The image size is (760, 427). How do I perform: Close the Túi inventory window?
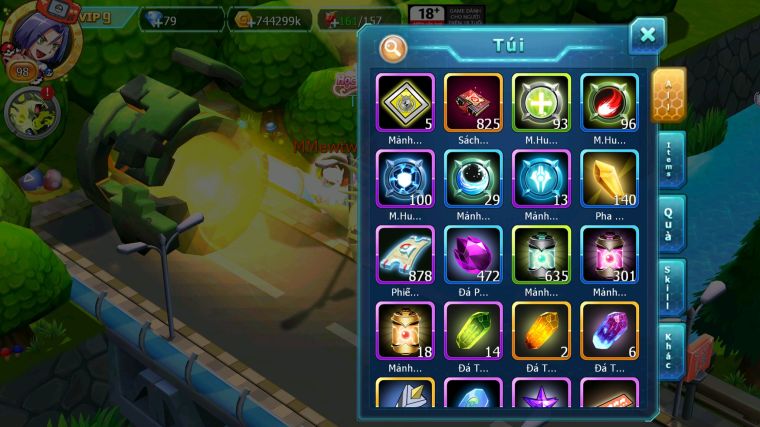(647, 36)
